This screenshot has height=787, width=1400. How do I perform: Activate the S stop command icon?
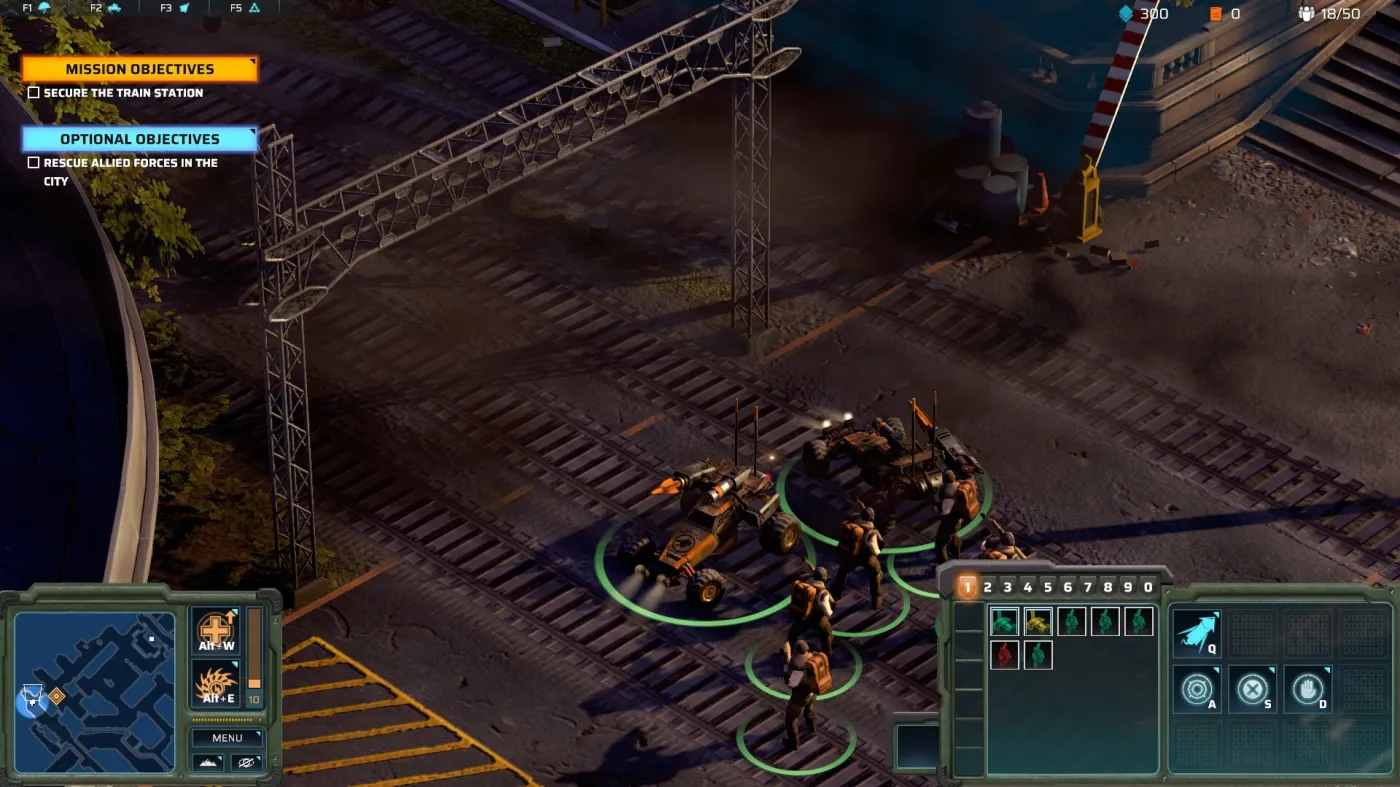point(1251,690)
